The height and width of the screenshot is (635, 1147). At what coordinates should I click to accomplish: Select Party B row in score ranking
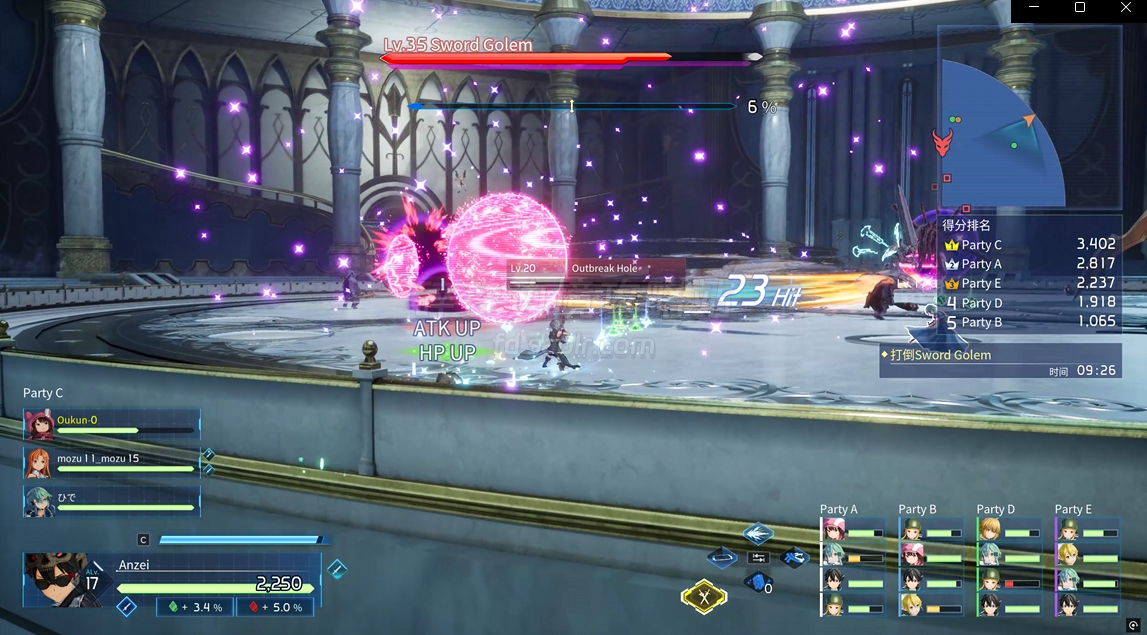point(1030,322)
